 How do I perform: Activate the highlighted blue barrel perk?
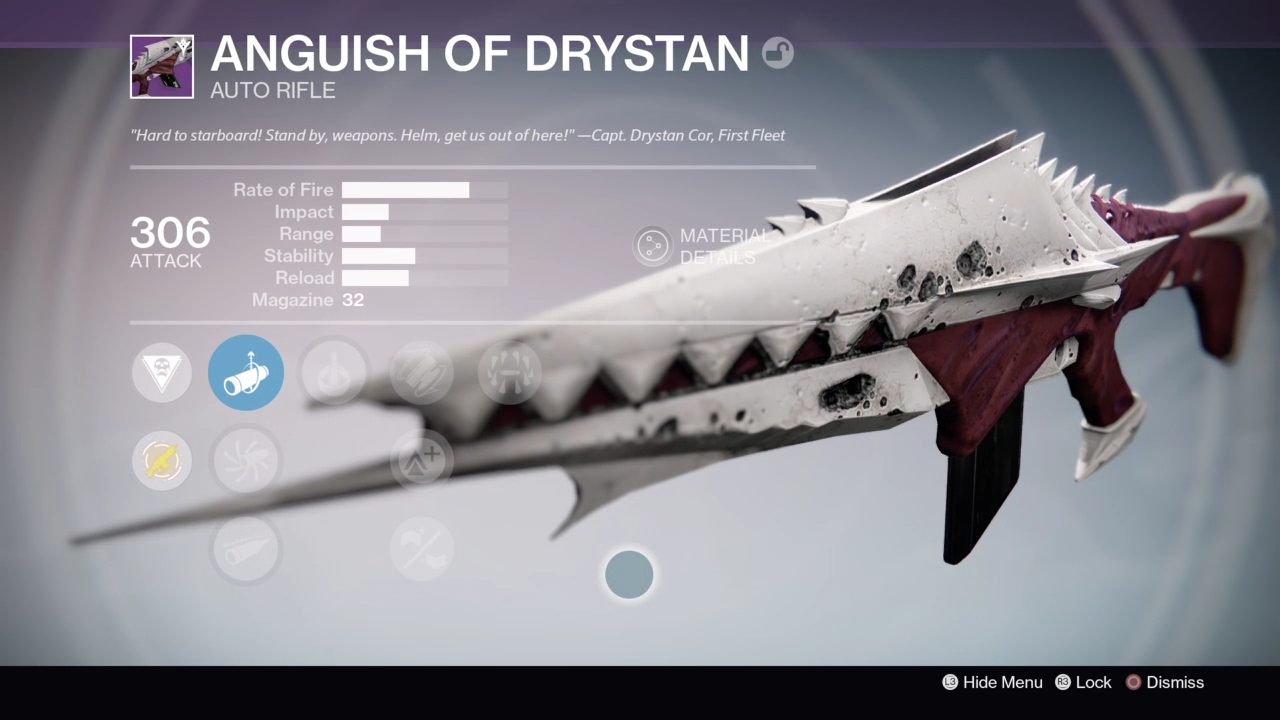(246, 373)
